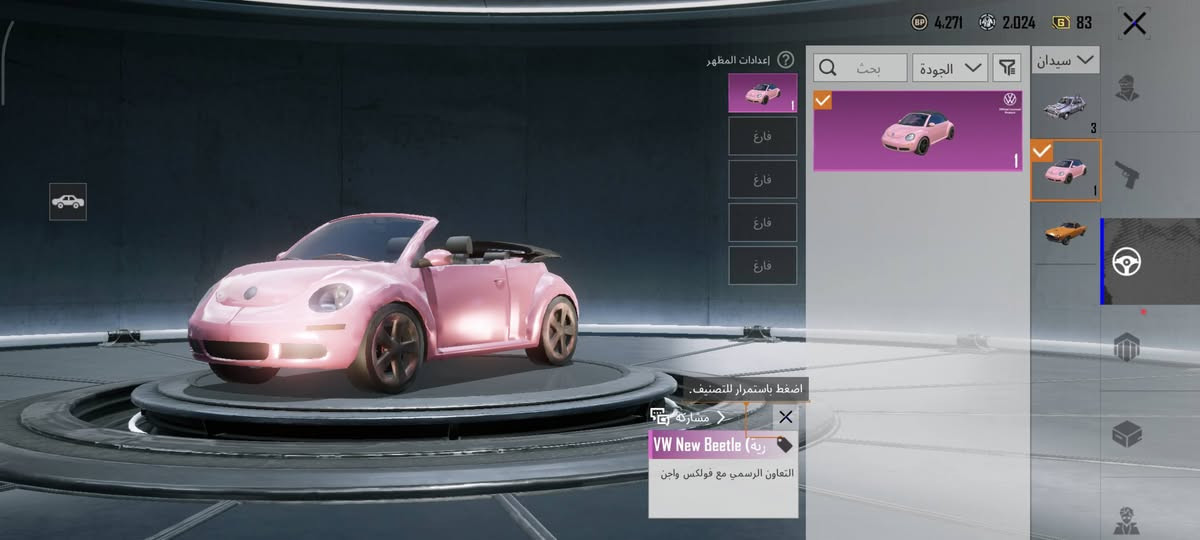This screenshot has width=1200, height=540.
Task: Share the VW New Beetle via مشاركة
Action: pos(690,417)
